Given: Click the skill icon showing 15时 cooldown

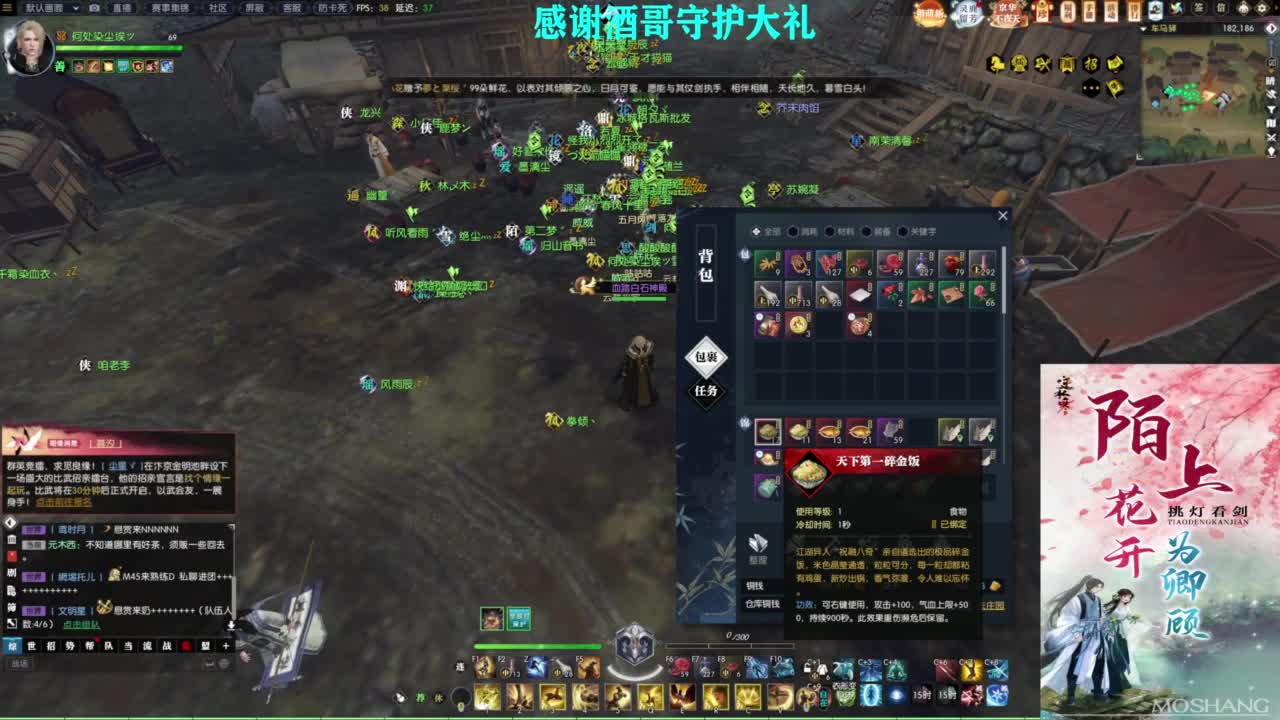Looking at the screenshot, I should tap(923, 694).
